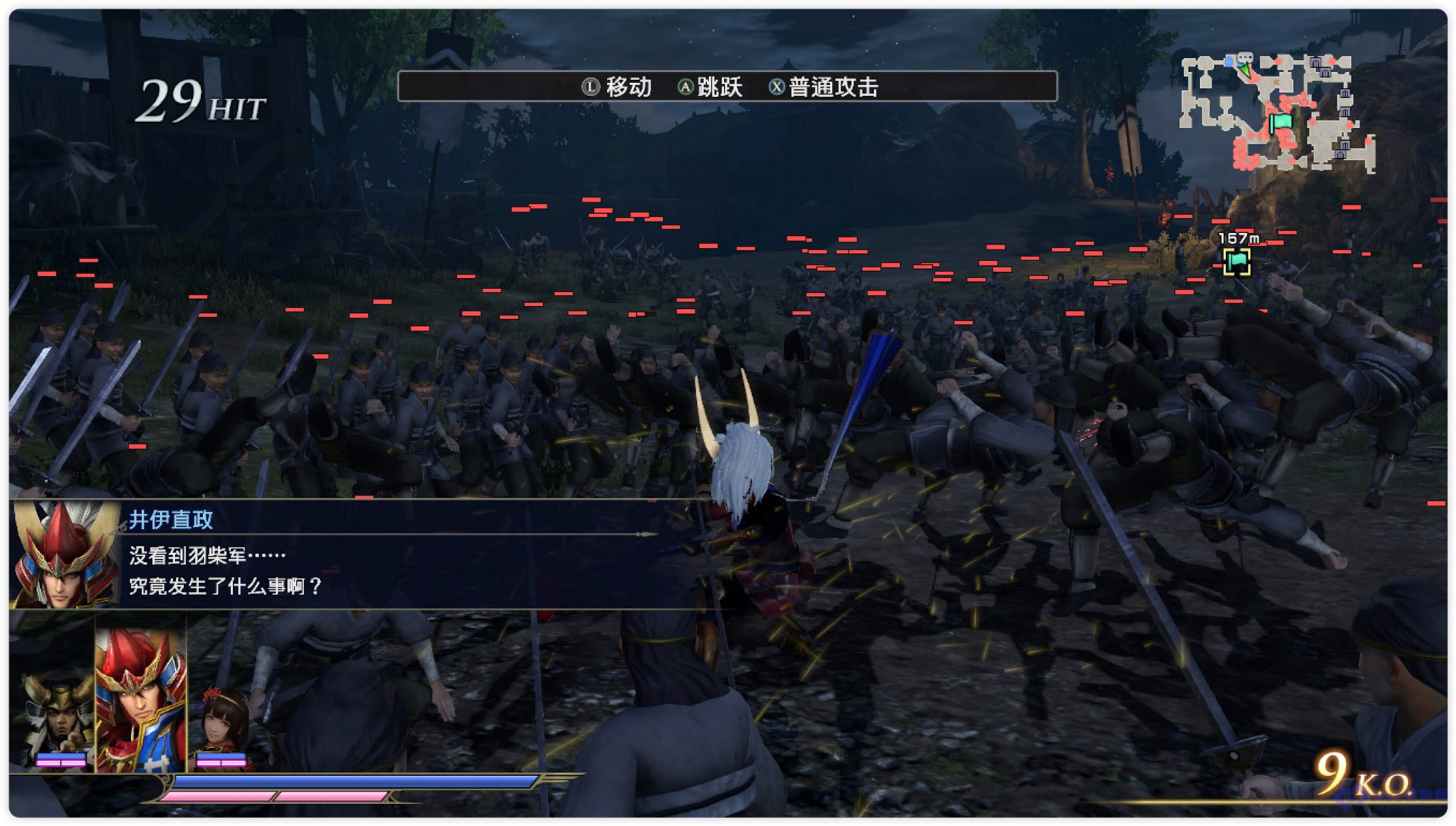1456x826 pixels.
Task: Switch to the female character portrait
Action: pyautogui.click(x=222, y=726)
